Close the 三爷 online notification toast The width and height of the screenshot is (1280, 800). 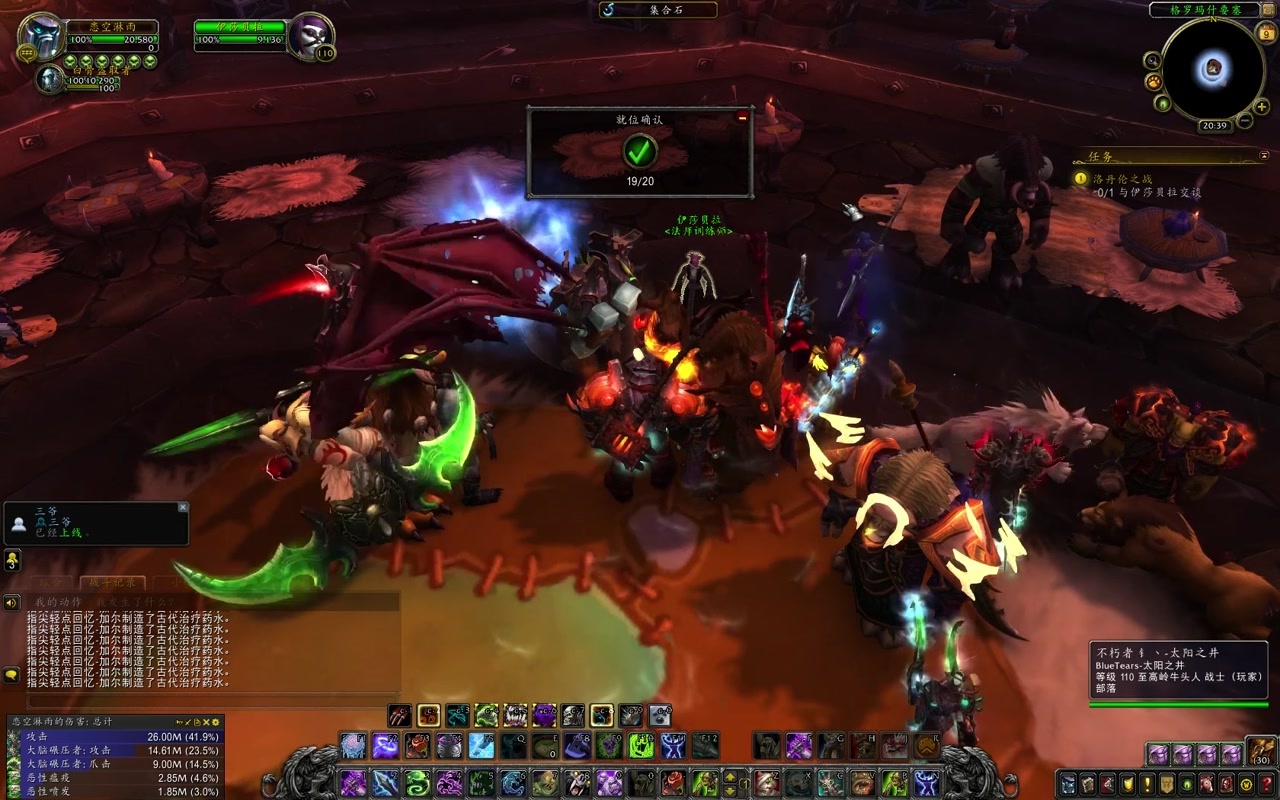[183, 507]
